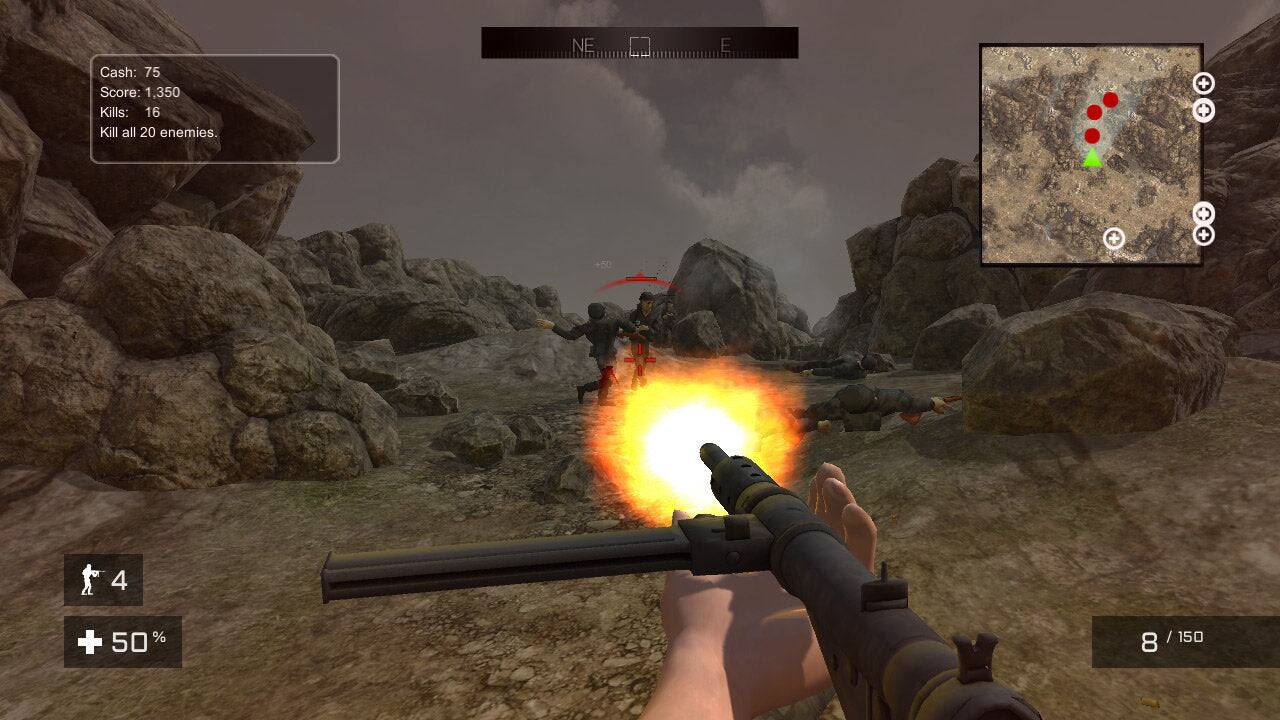The image size is (1280, 720).
Task: Click the lowest red enemy dot on minimap
Action: [x=1093, y=136]
